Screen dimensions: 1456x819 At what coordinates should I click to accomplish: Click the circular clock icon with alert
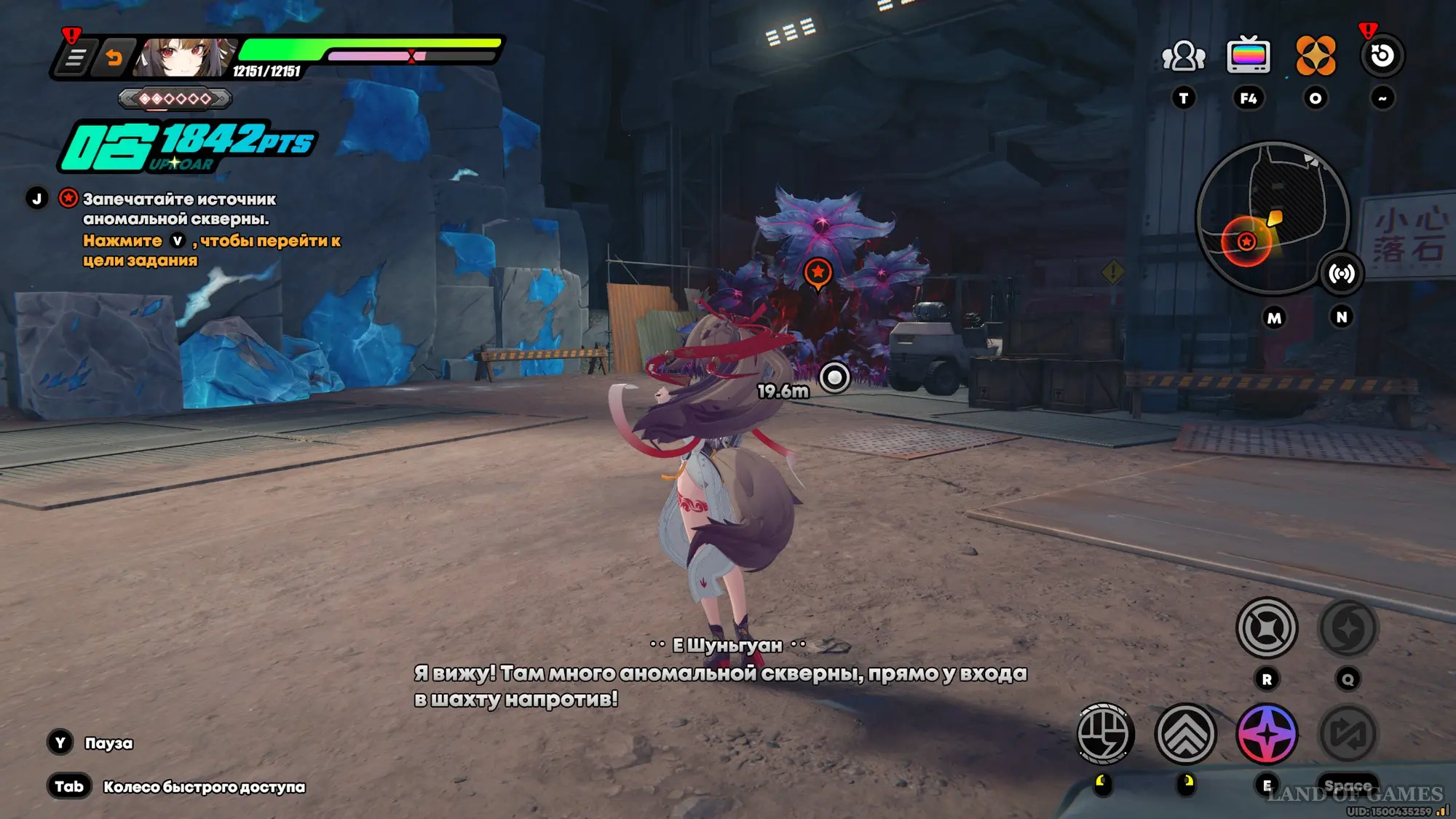[1382, 56]
